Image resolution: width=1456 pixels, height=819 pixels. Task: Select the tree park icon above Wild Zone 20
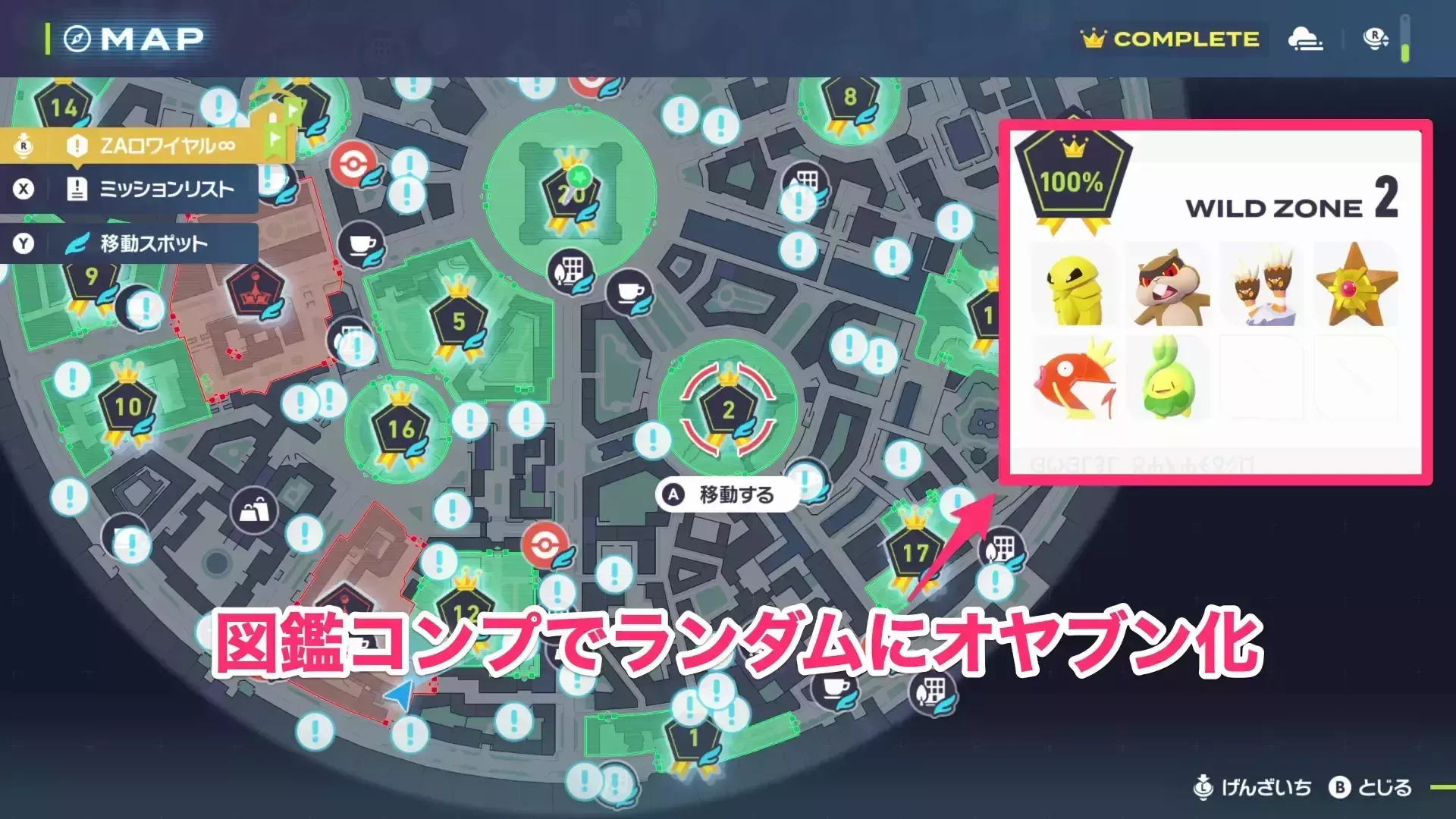571,270
